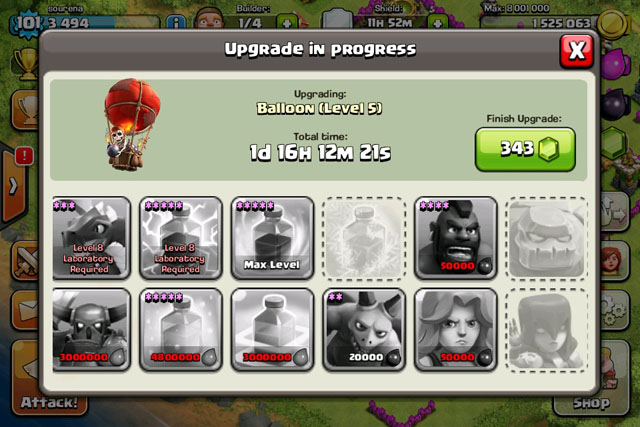Choose the P.E.K.K.A upgrade costing 3000000
The image size is (640, 427).
pyautogui.click(x=91, y=328)
